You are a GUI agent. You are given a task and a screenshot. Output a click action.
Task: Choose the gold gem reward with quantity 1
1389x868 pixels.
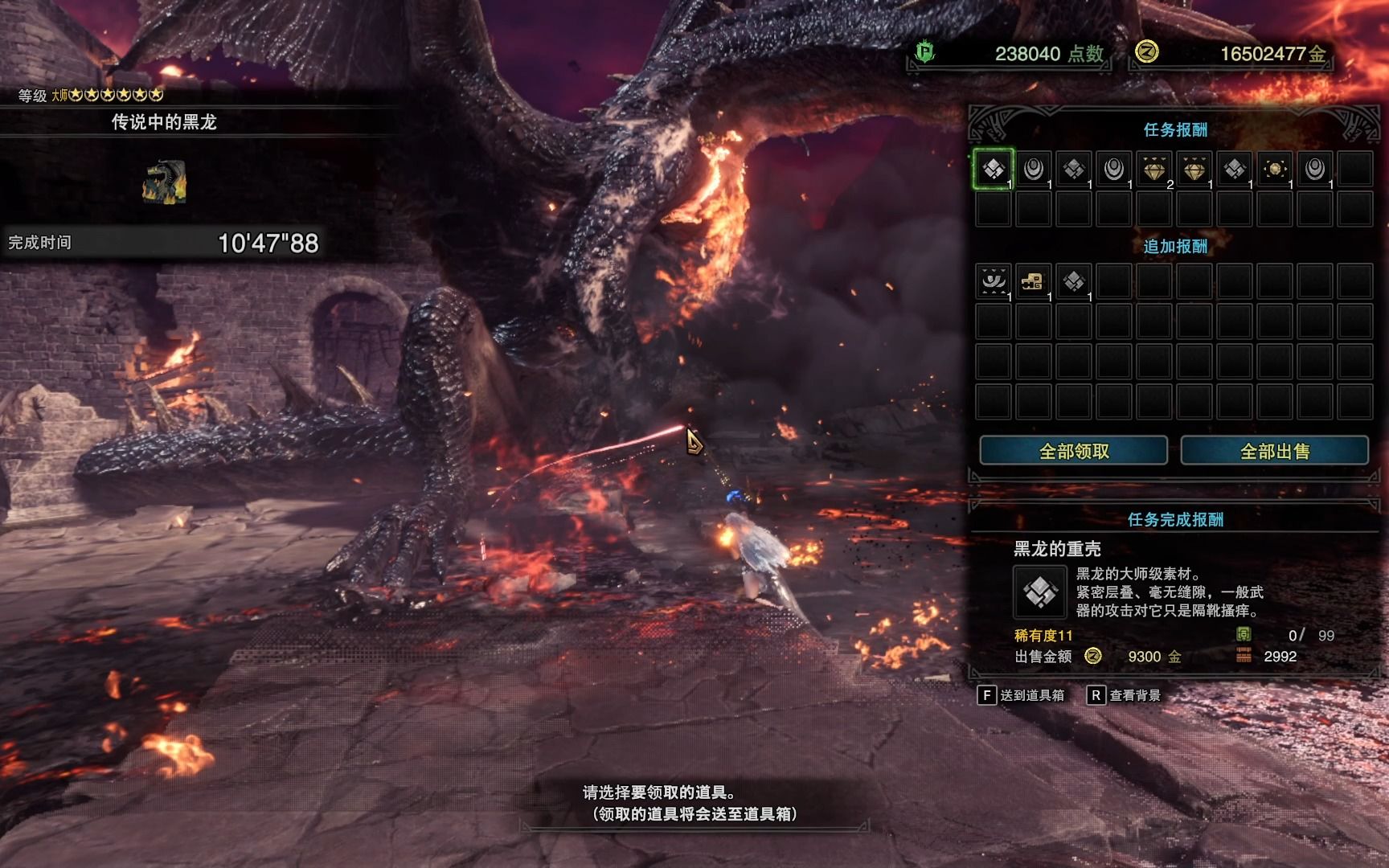[x=1194, y=169]
